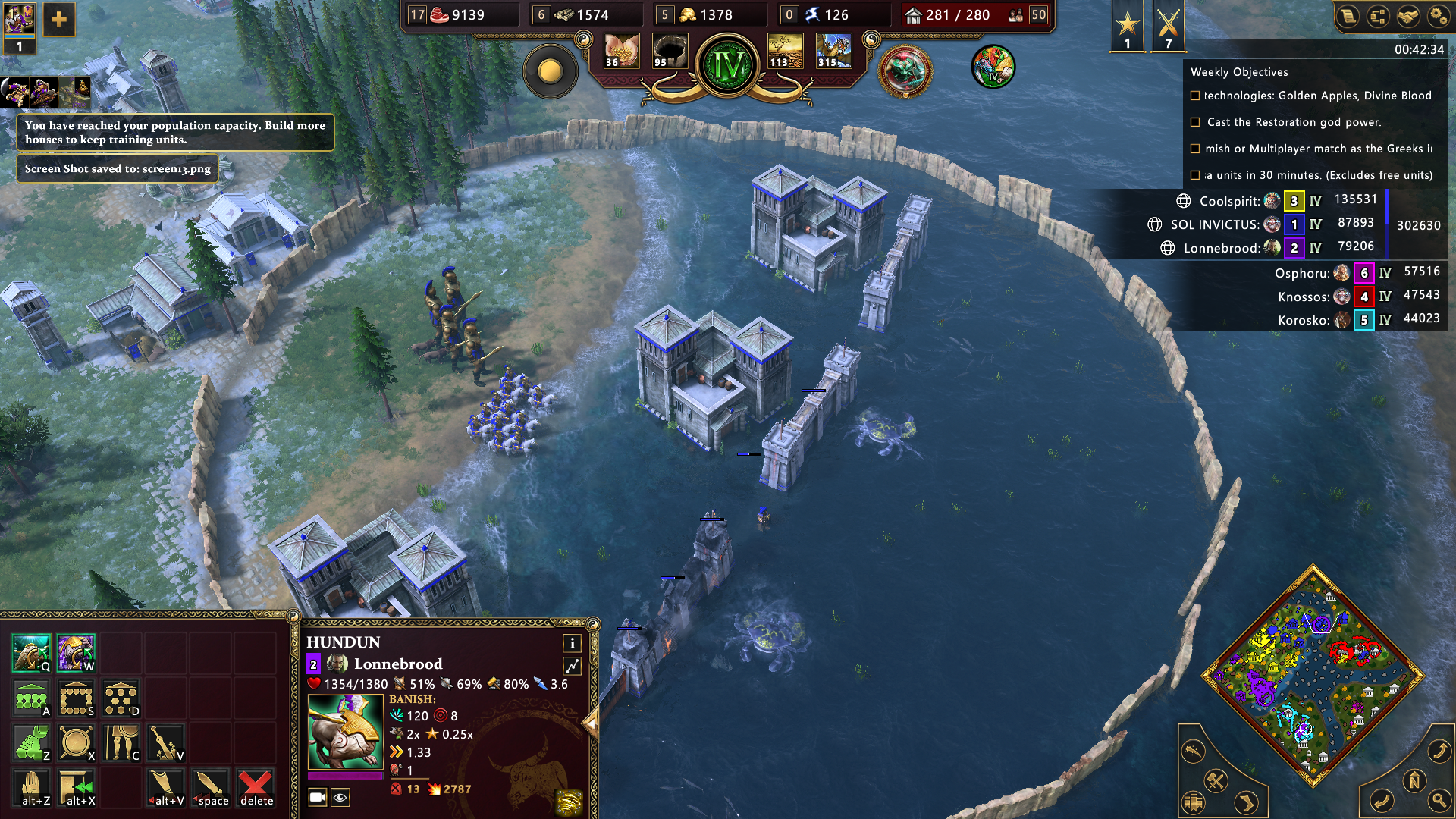This screenshot has width=1456, height=819.
Task: Open the unit info 'i' button
Action: pos(573,643)
